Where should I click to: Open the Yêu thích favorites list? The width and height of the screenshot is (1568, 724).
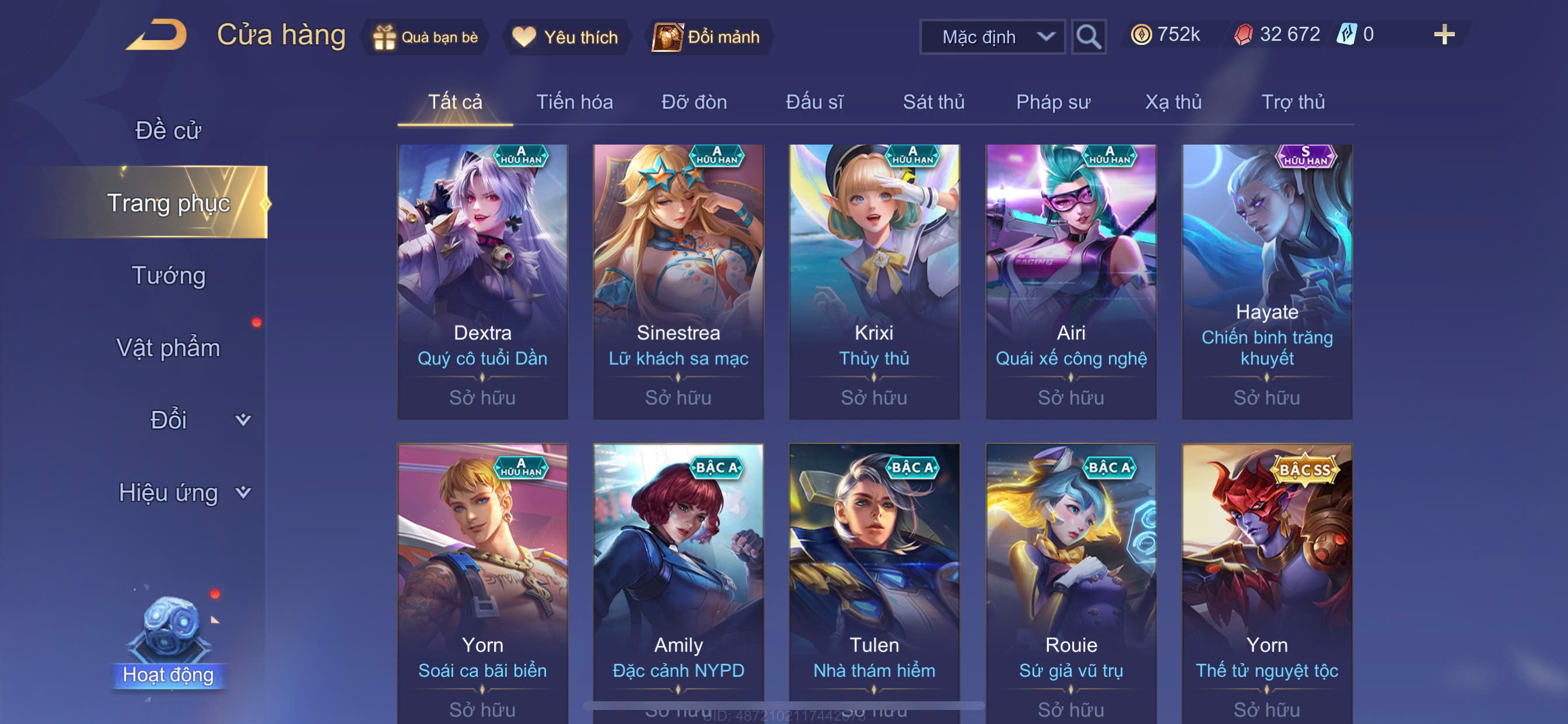(x=565, y=37)
